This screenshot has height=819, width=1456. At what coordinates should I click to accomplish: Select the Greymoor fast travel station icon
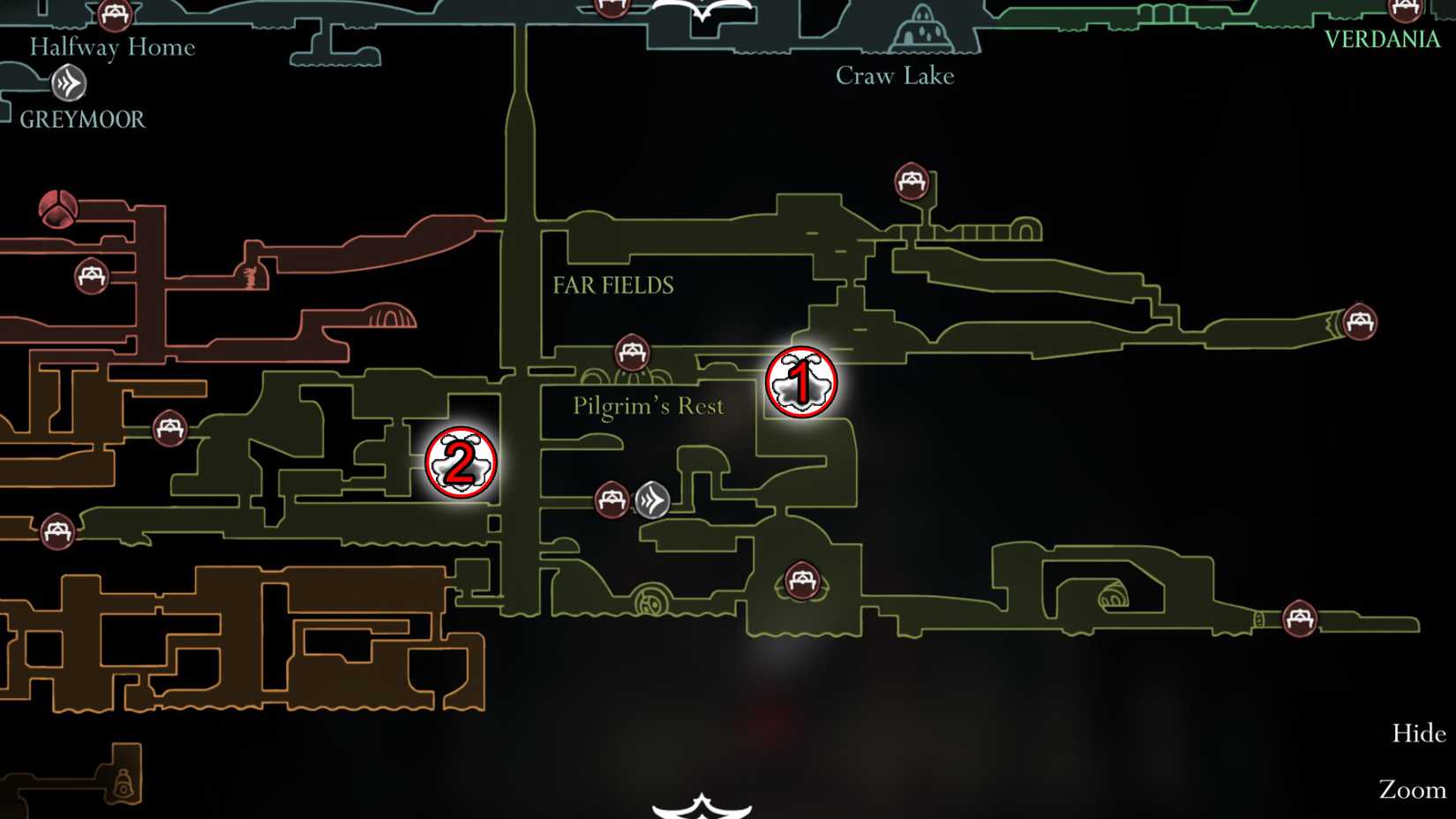coord(69,84)
